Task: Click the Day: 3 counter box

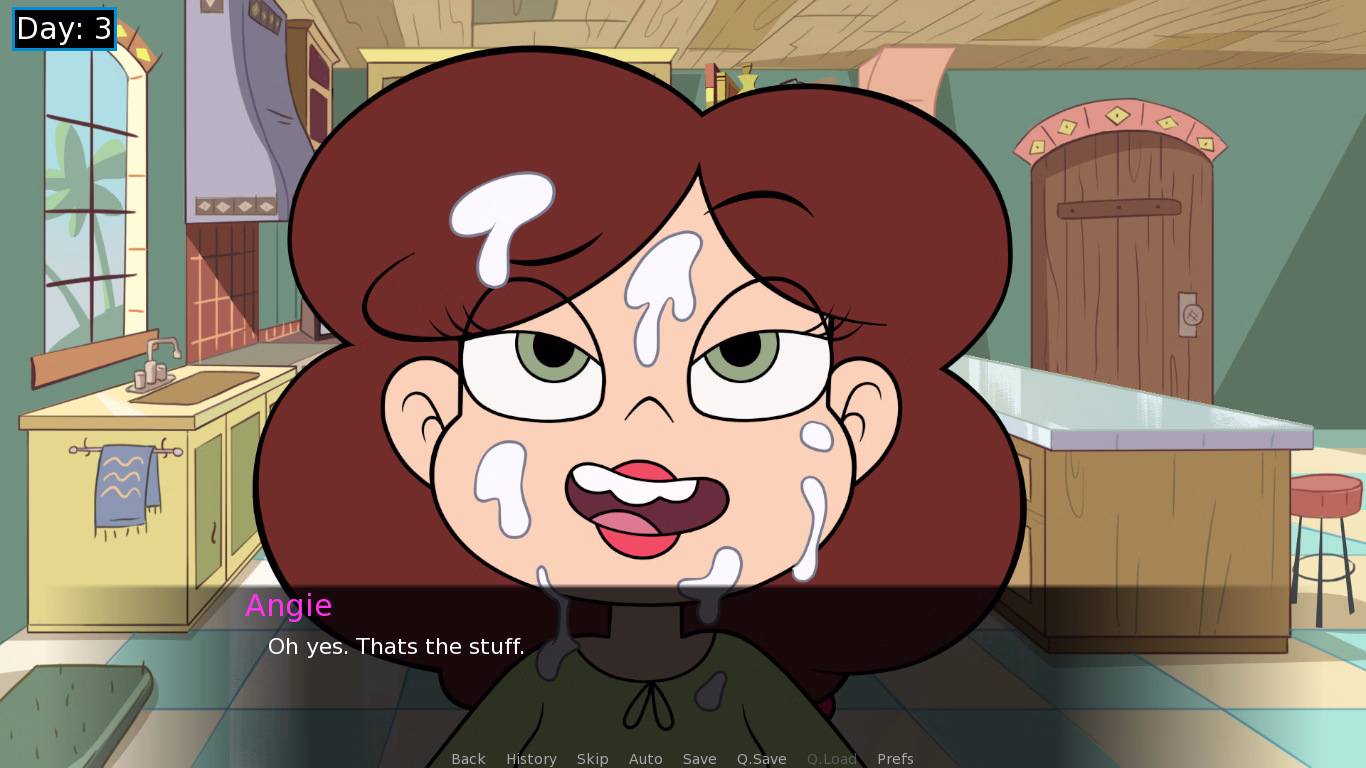Action: click(63, 29)
